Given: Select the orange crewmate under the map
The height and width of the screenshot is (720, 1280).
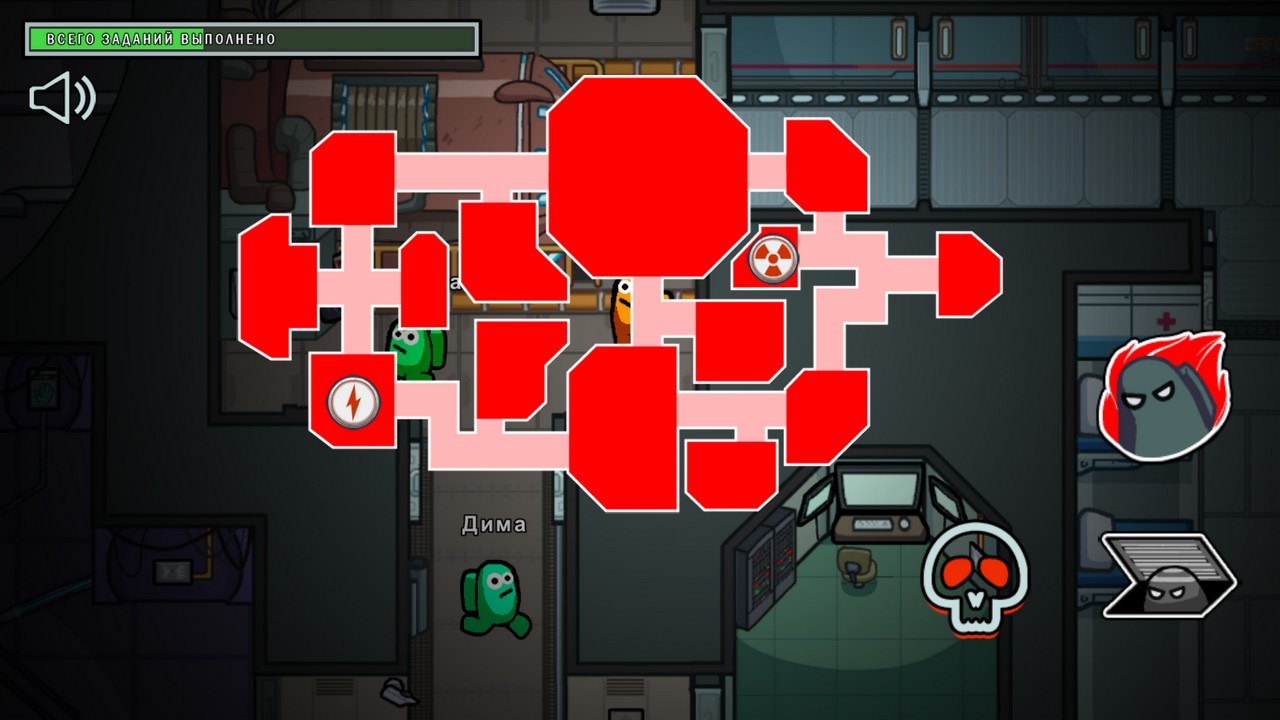Looking at the screenshot, I should click(622, 310).
